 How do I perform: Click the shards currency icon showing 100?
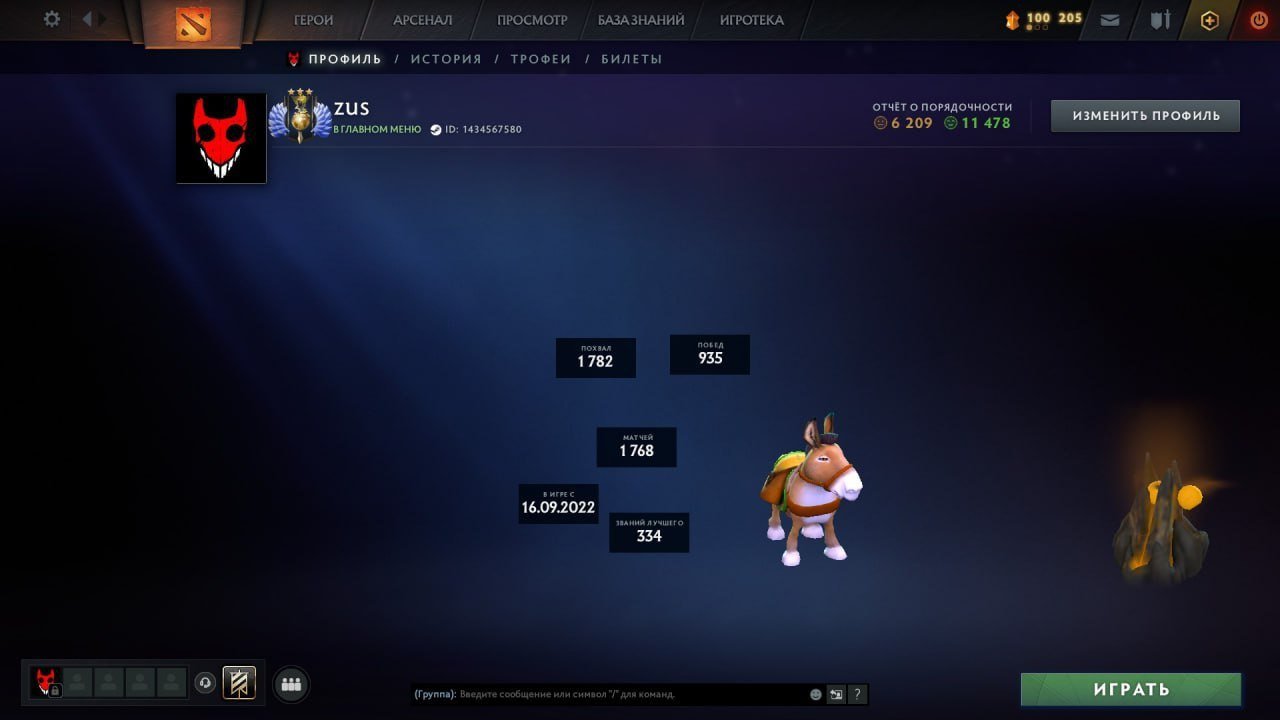coord(1013,18)
